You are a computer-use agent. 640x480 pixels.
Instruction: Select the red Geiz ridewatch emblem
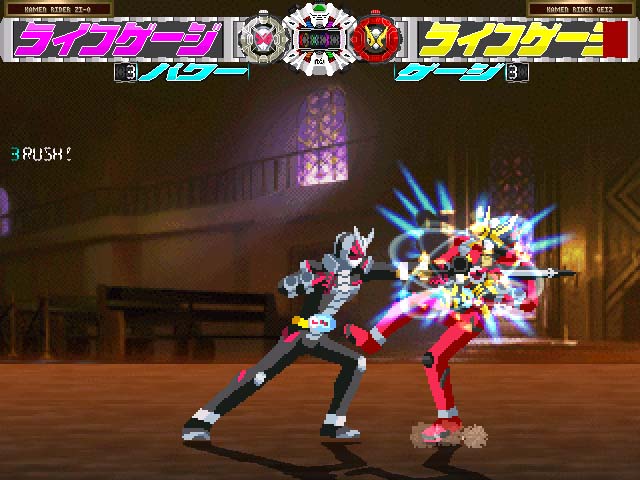376,39
